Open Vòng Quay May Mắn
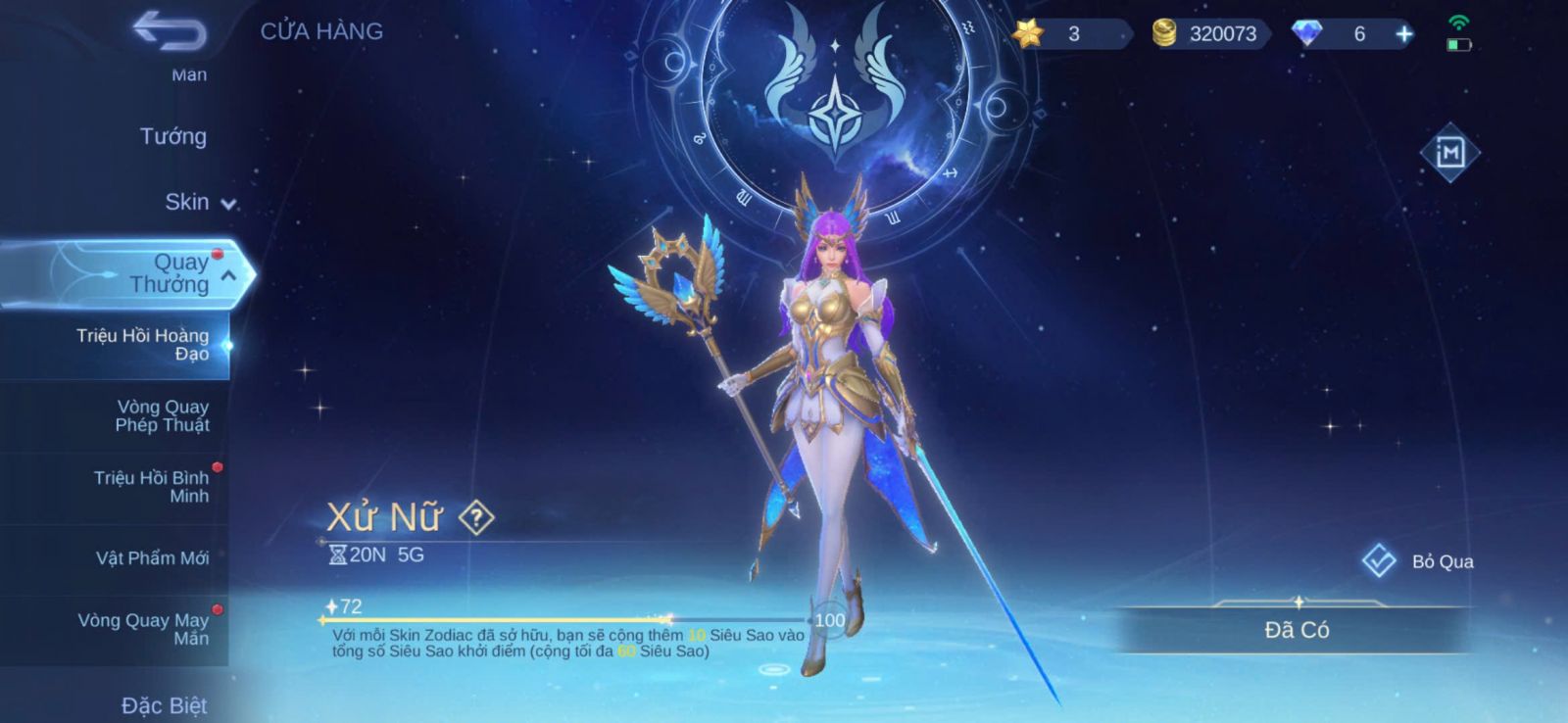Screen dimensions: 1568x723 point(143,629)
